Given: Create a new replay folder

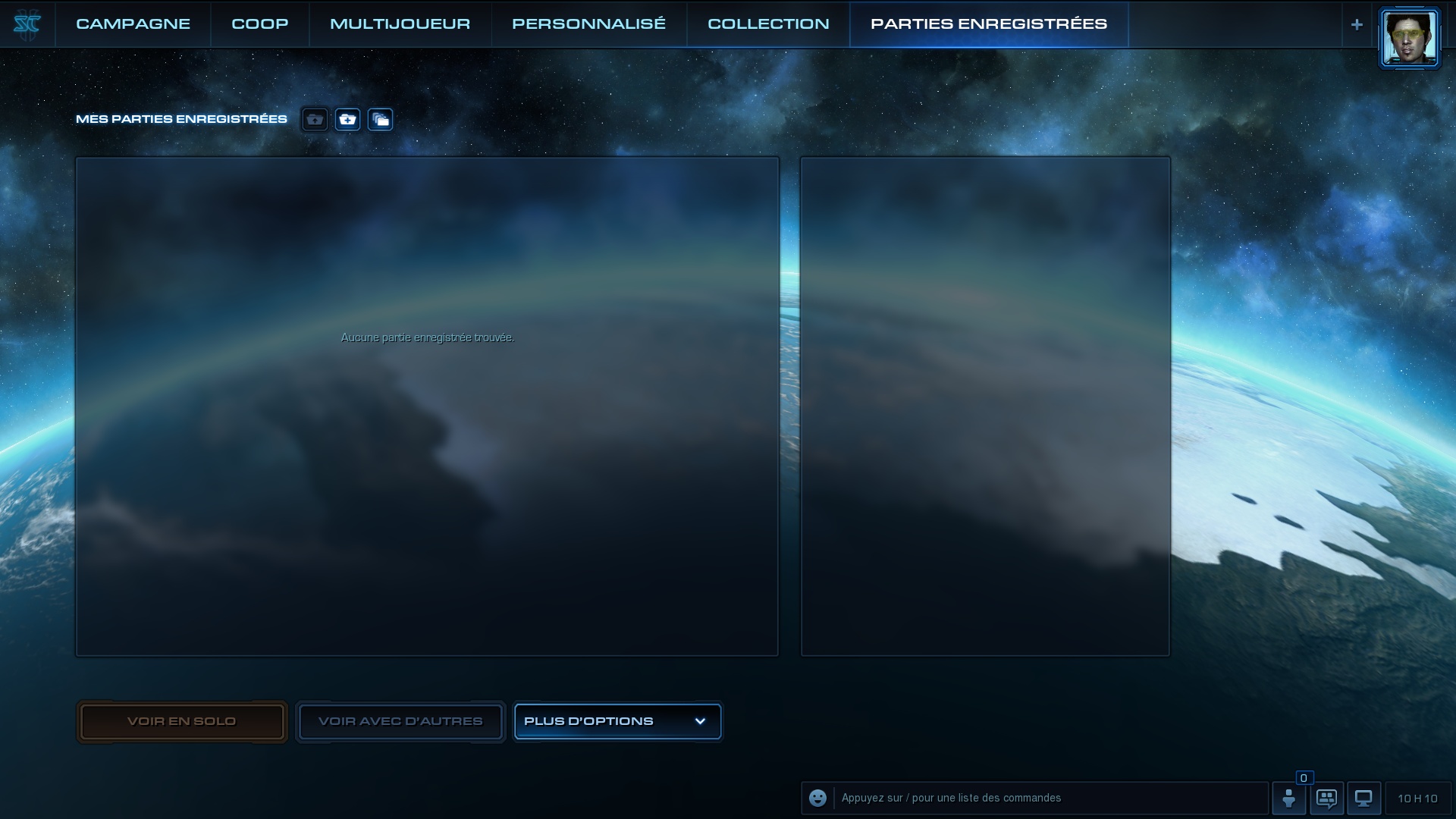Looking at the screenshot, I should 347,120.
